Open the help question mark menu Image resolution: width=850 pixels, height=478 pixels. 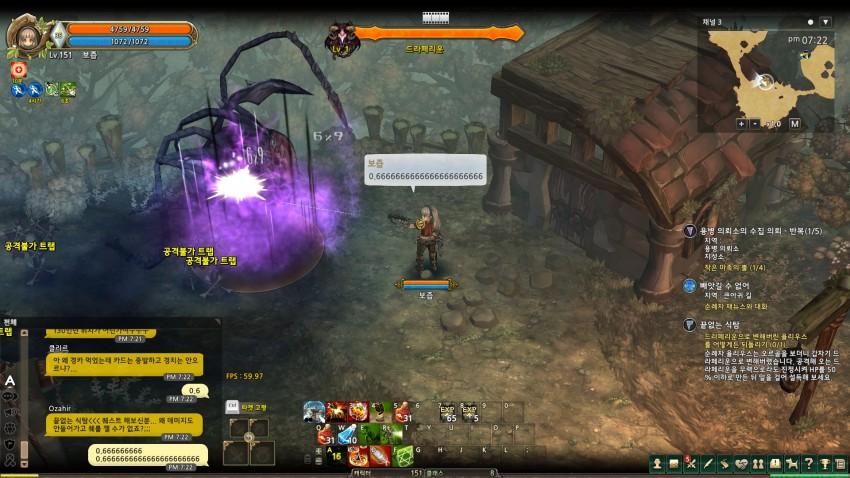click(808, 463)
